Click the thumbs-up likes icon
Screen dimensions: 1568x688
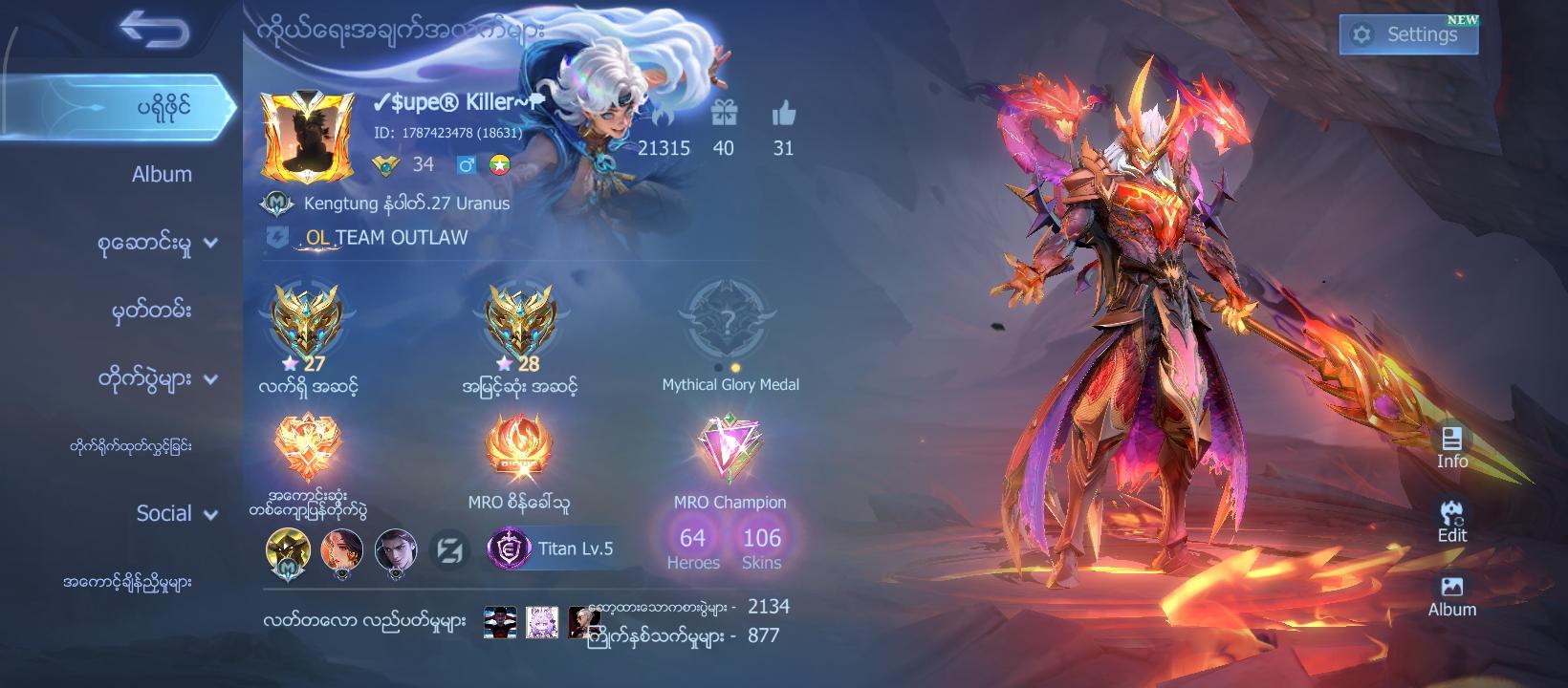tap(785, 115)
